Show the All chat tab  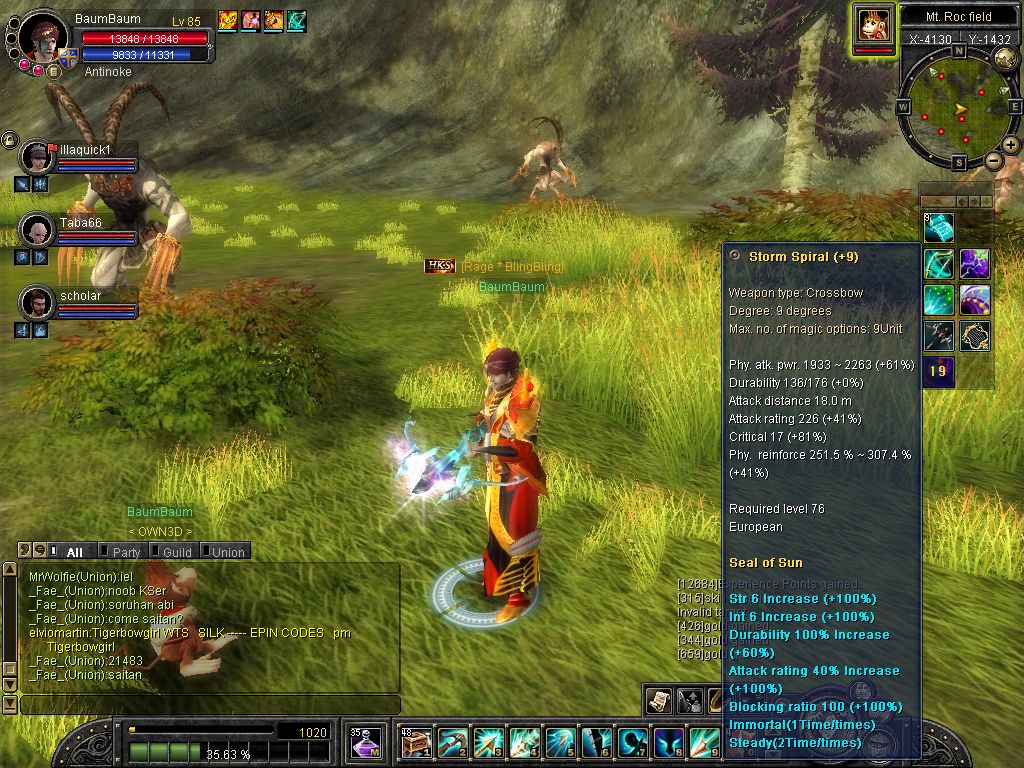click(x=74, y=552)
